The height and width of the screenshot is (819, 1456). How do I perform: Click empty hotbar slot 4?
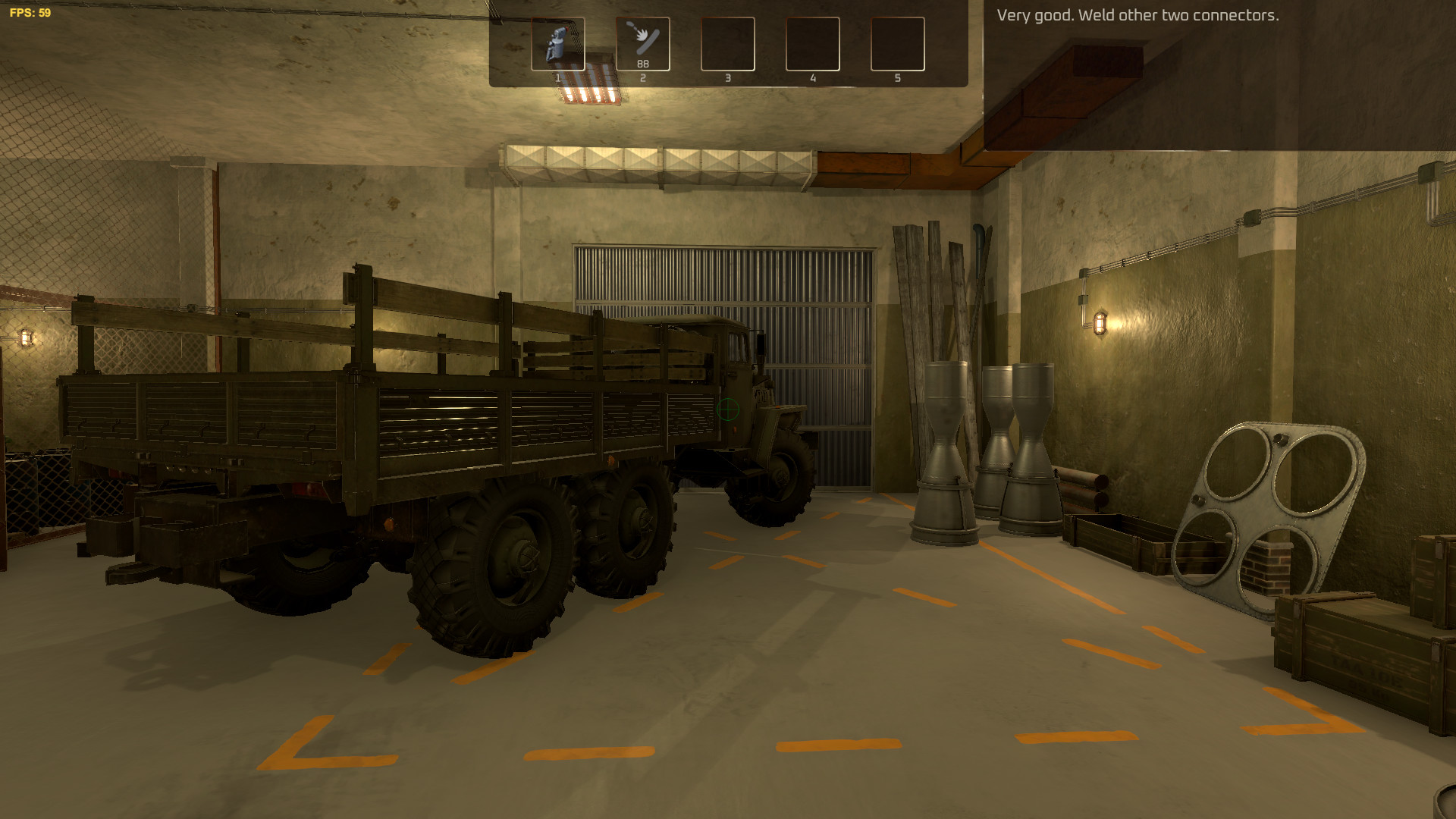click(x=814, y=44)
